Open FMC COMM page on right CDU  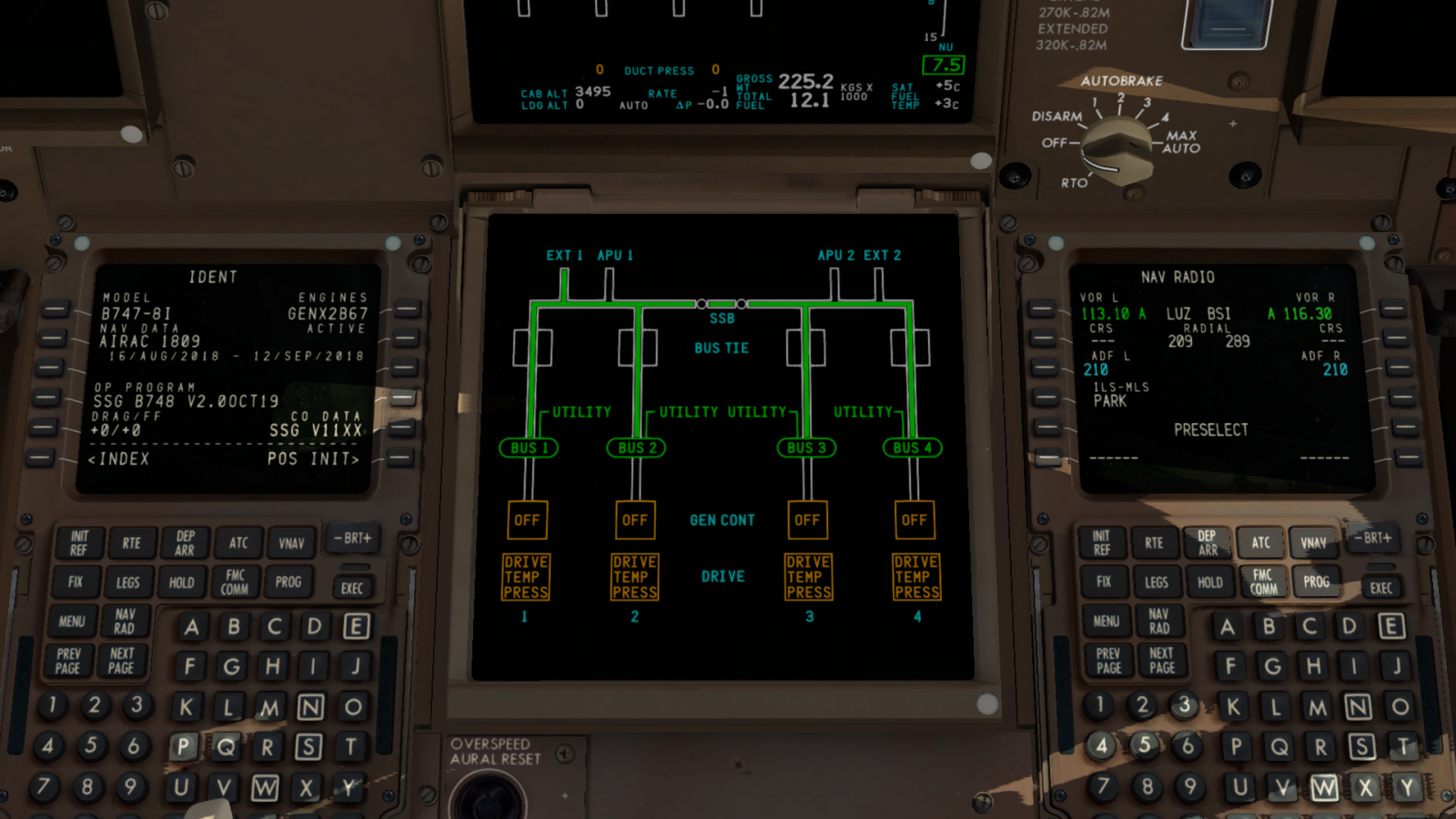pos(1264,581)
